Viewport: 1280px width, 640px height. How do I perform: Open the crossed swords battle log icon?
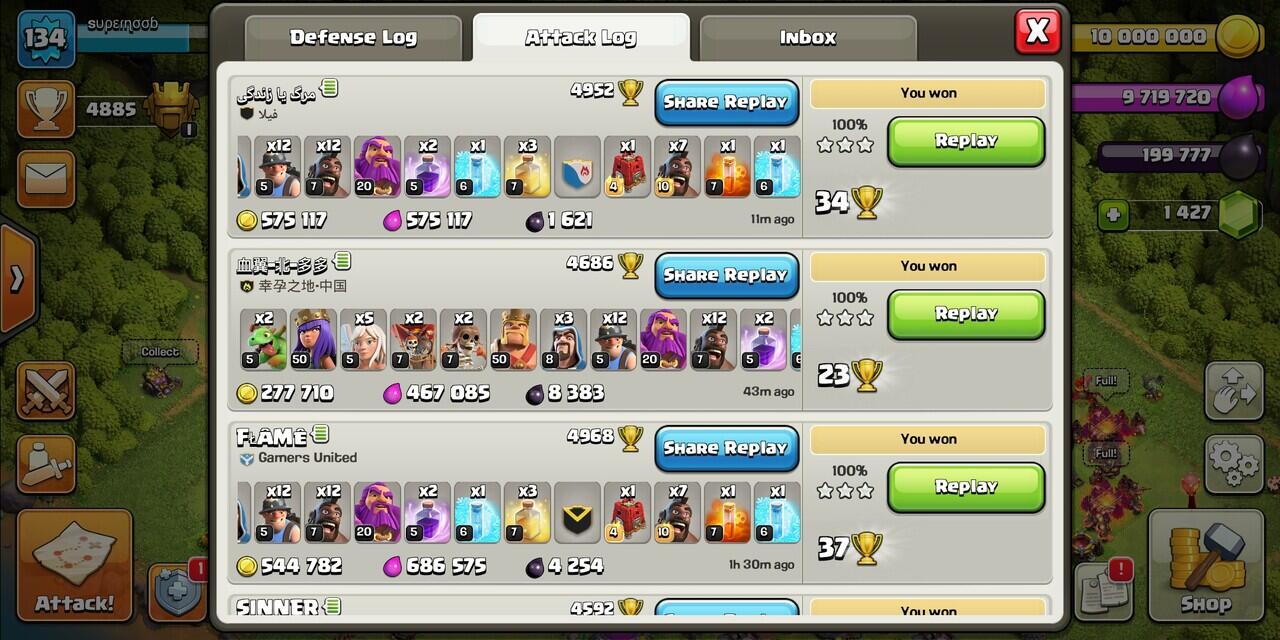click(45, 391)
